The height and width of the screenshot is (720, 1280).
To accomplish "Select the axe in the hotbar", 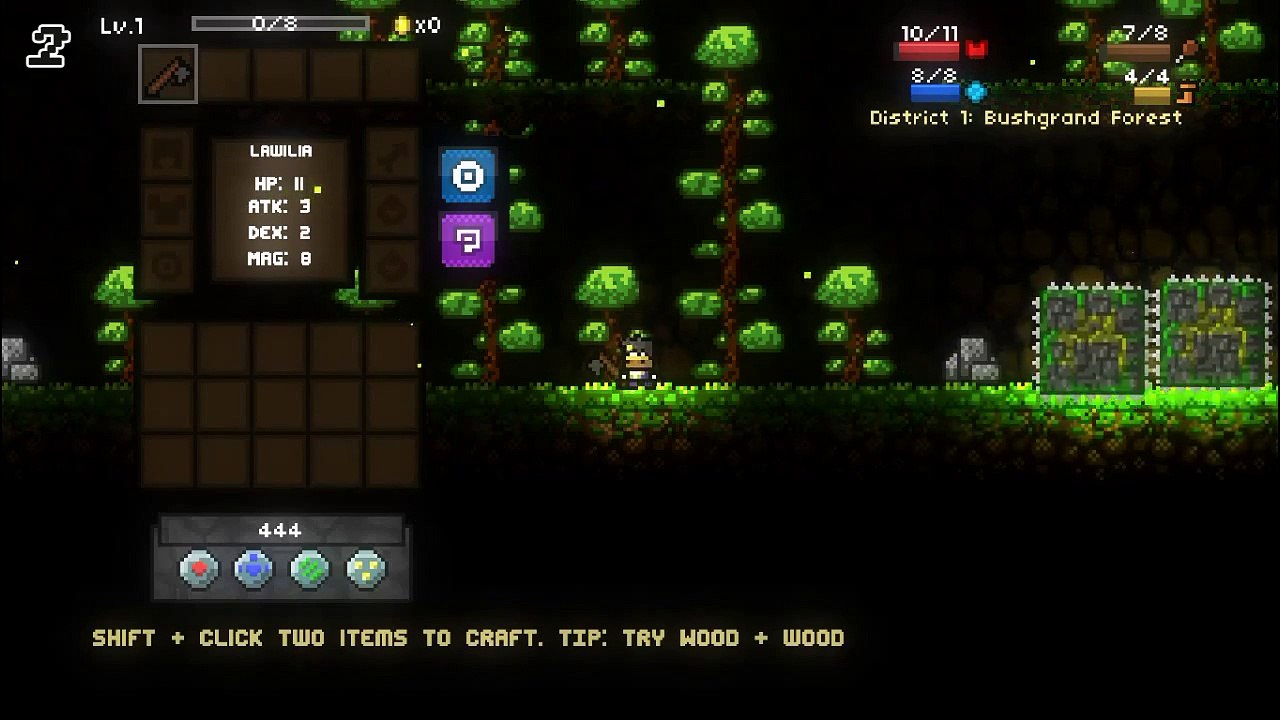I will [168, 74].
